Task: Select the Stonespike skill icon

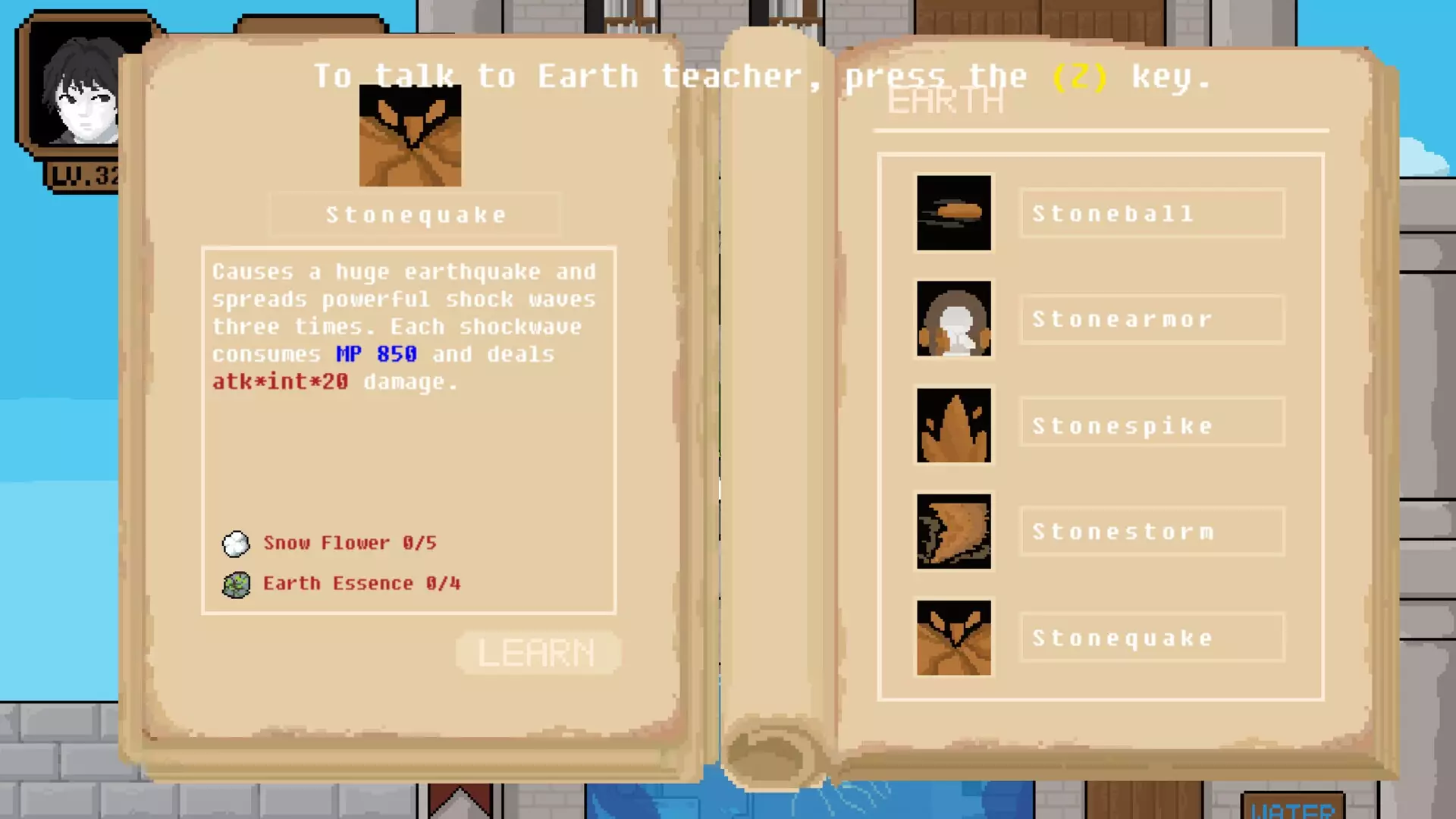Action: pos(953,425)
